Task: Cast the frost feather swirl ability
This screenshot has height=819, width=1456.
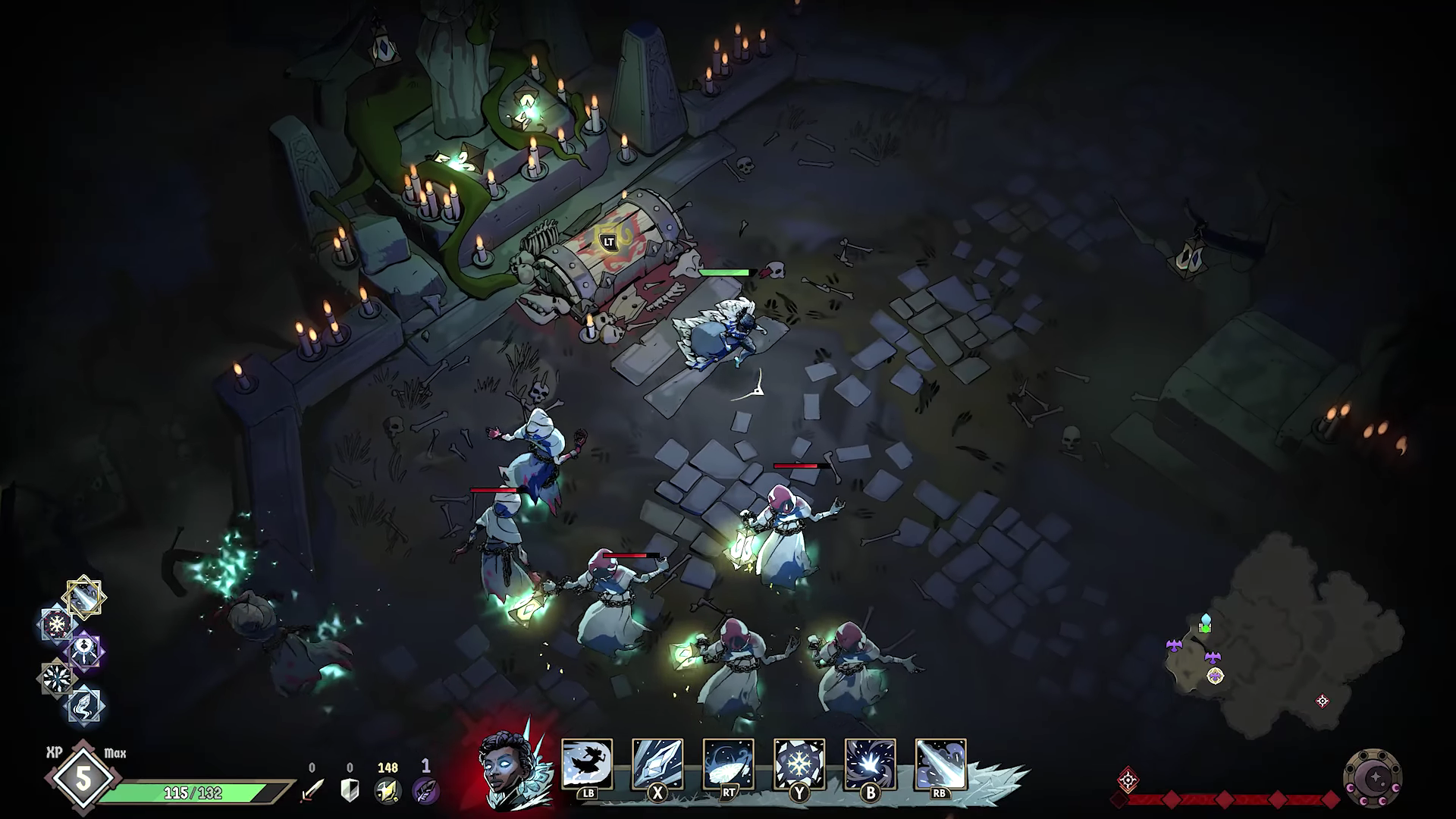Action: point(728,764)
